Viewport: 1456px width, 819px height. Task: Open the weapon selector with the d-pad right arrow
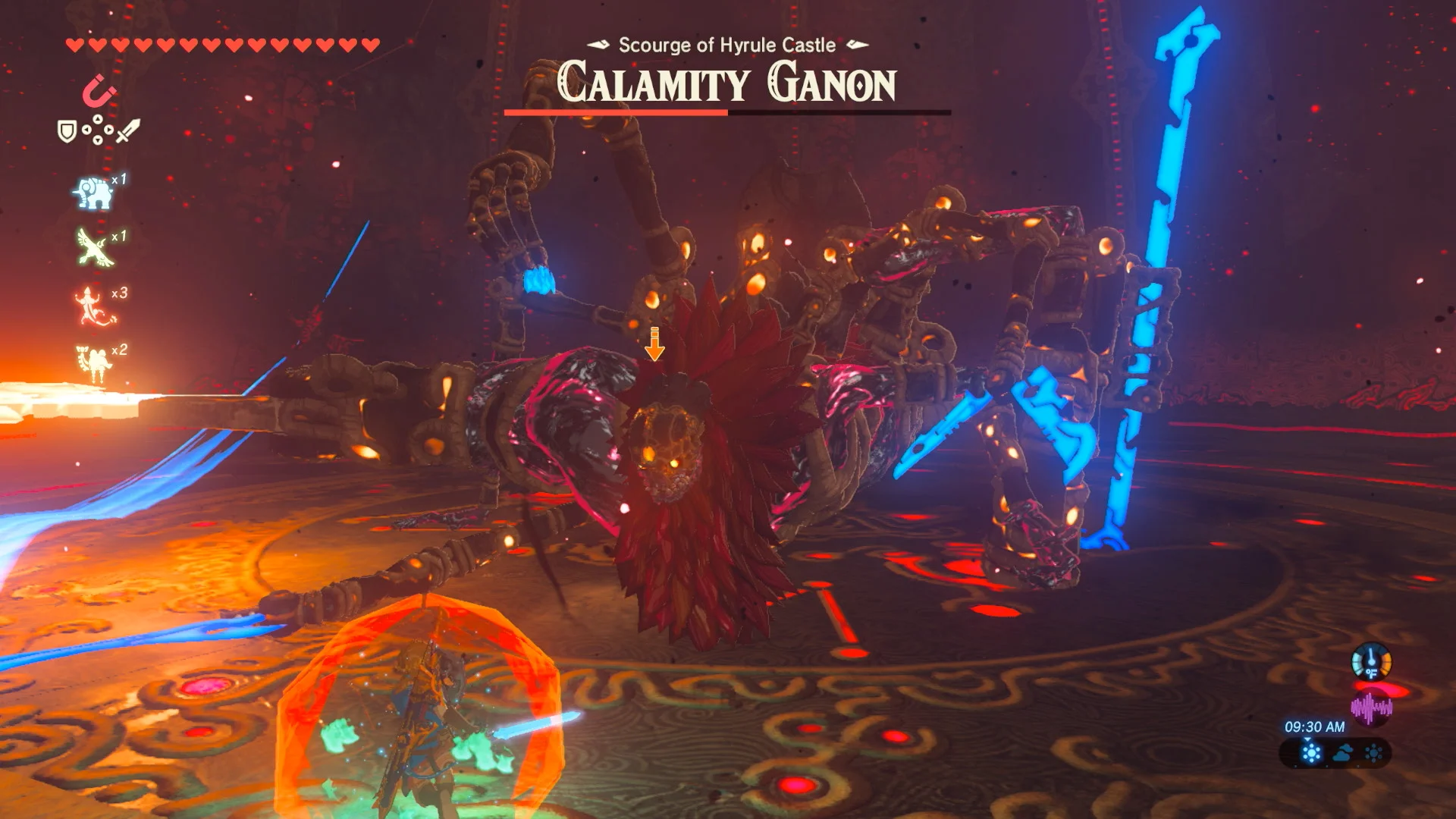pyautogui.click(x=109, y=130)
